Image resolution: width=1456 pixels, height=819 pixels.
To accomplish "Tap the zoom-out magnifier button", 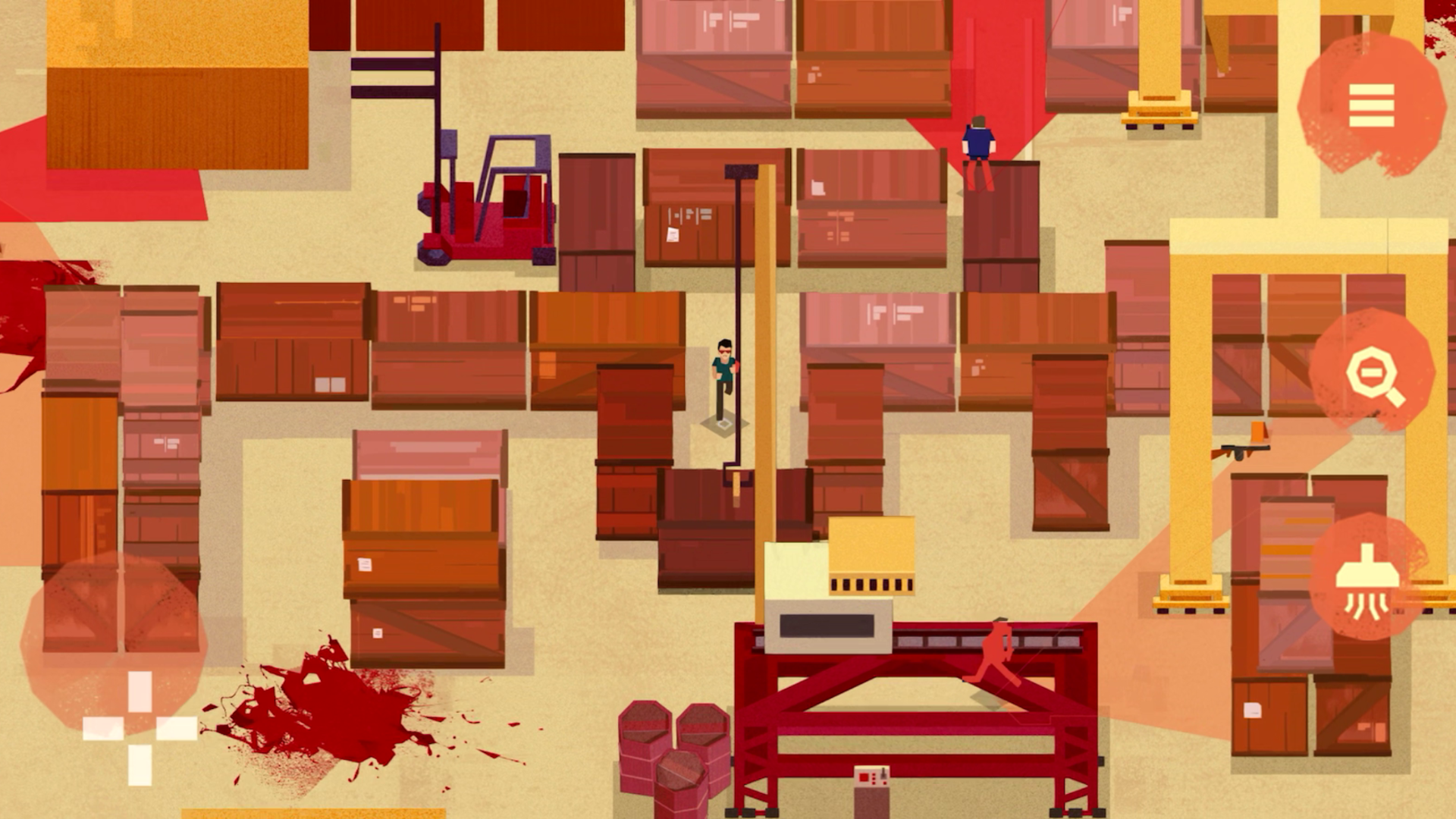I will pyautogui.click(x=1371, y=372).
